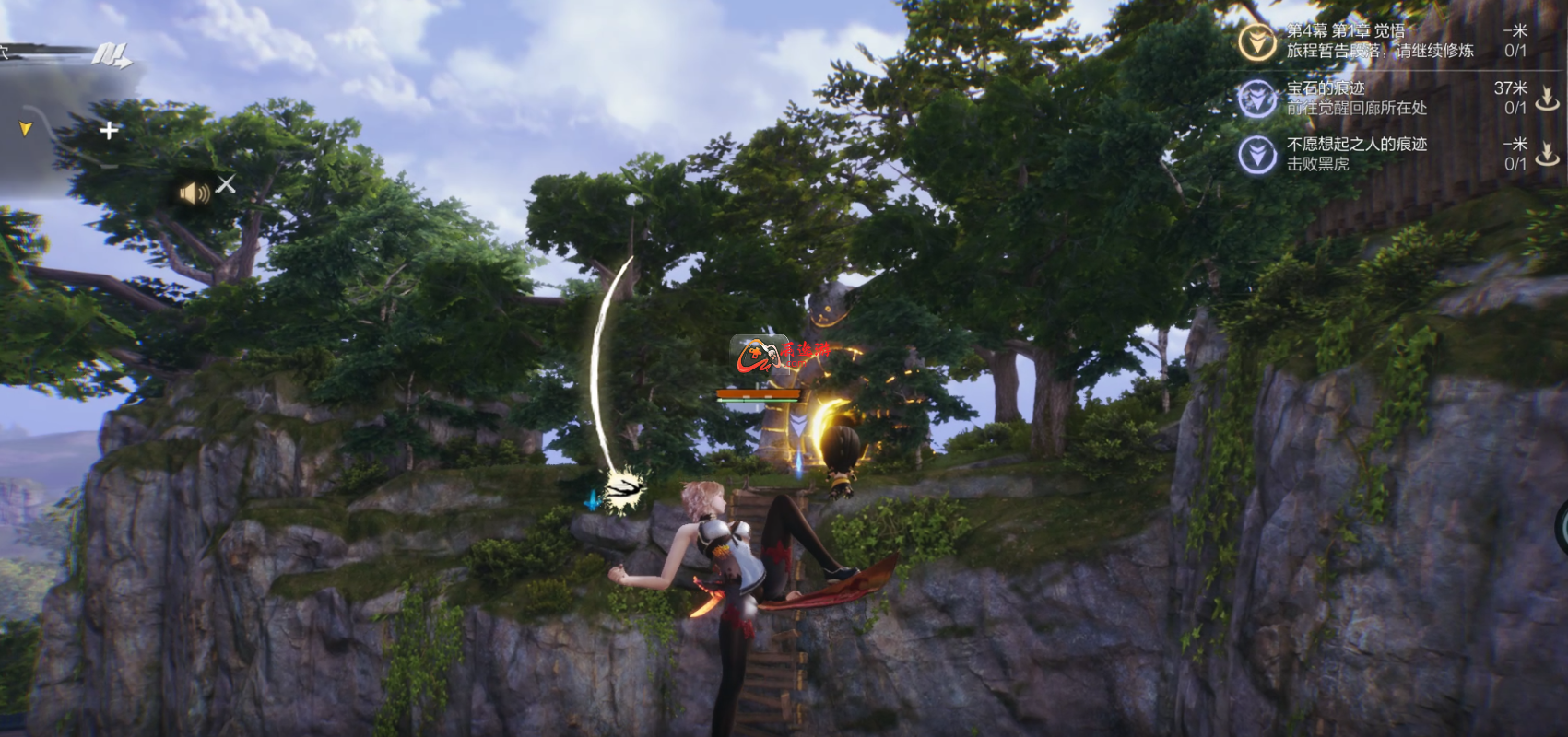Zoom in the minimap with the plus button
This screenshot has width=1568, height=737.
tap(109, 131)
